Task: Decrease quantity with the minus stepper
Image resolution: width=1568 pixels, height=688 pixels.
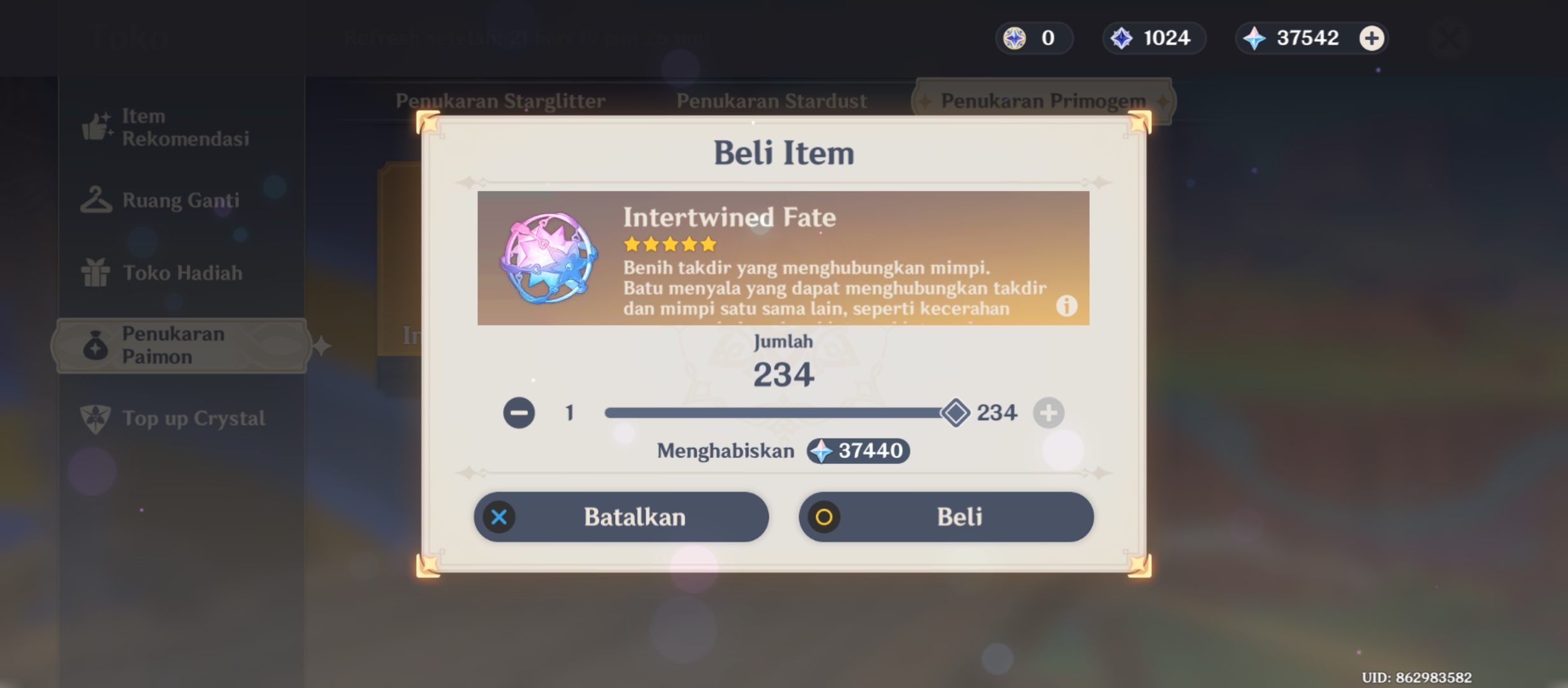Action: [519, 412]
